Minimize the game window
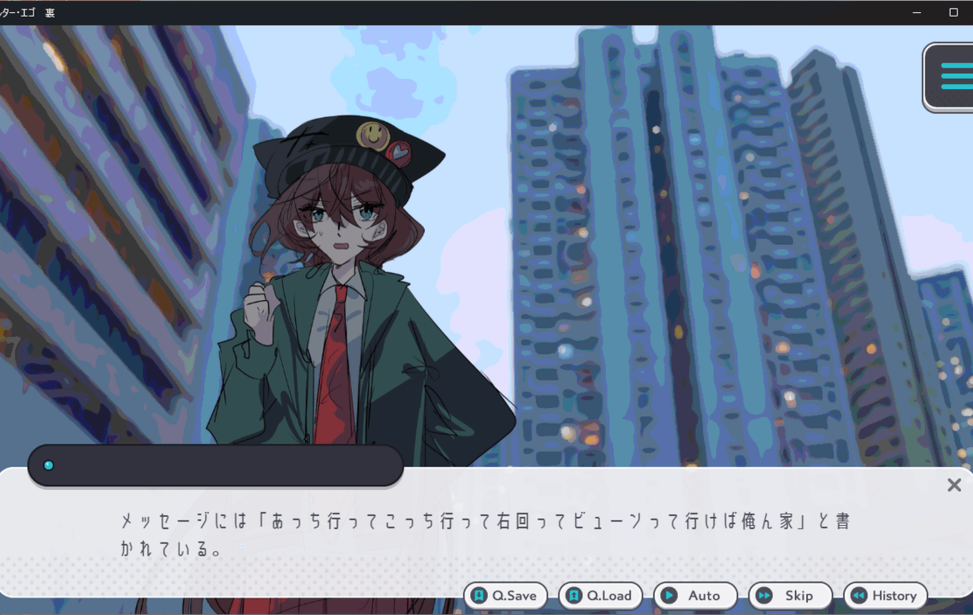 916,12
